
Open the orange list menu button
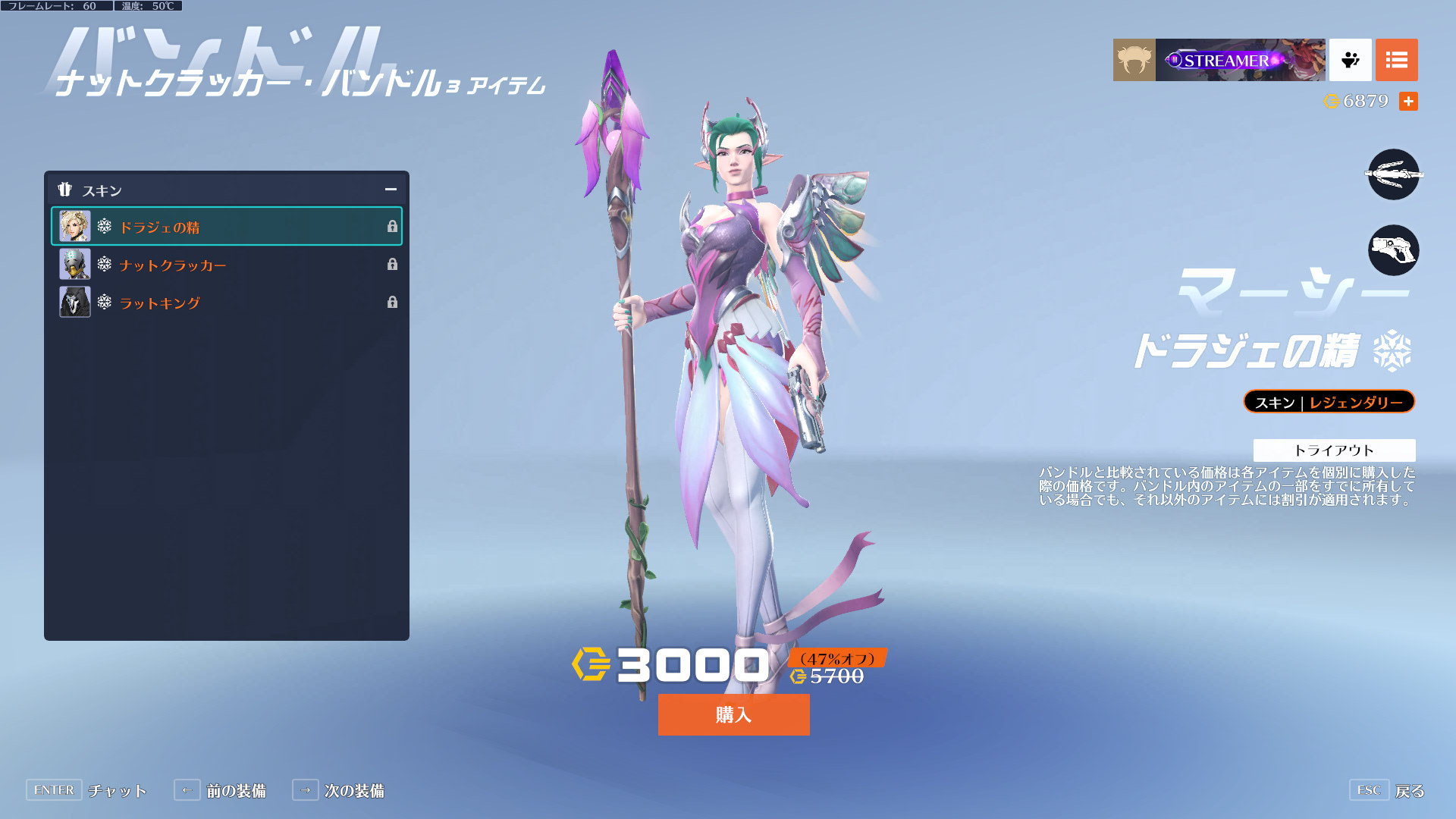pos(1396,60)
